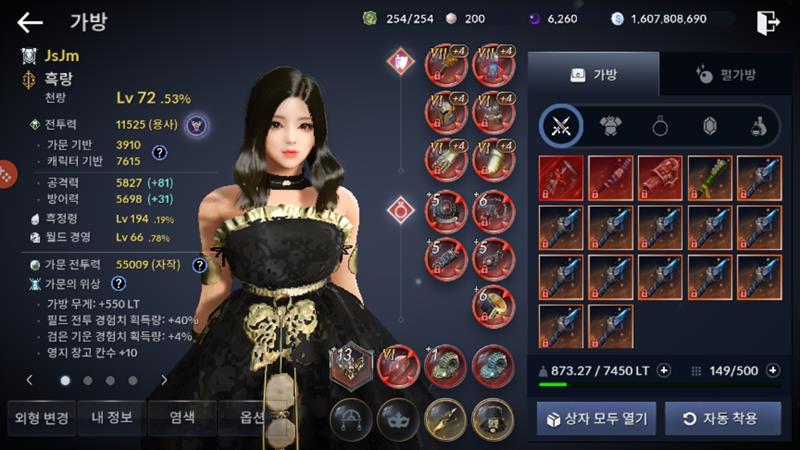Image resolution: width=800 pixels, height=450 pixels.
Task: Choose the 염색 dye button
Action: (180, 418)
